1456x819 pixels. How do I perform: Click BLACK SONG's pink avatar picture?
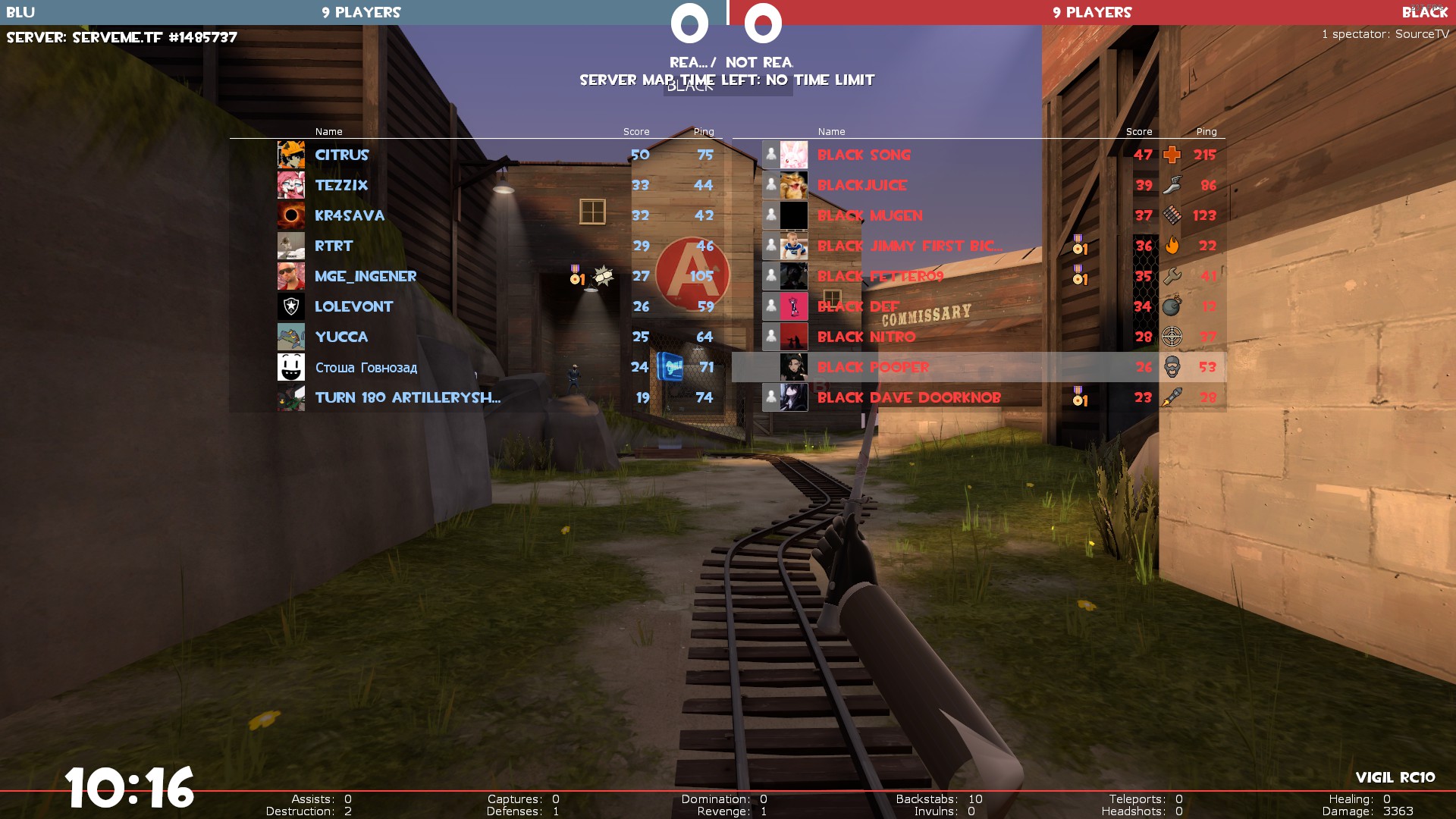pyautogui.click(x=794, y=155)
